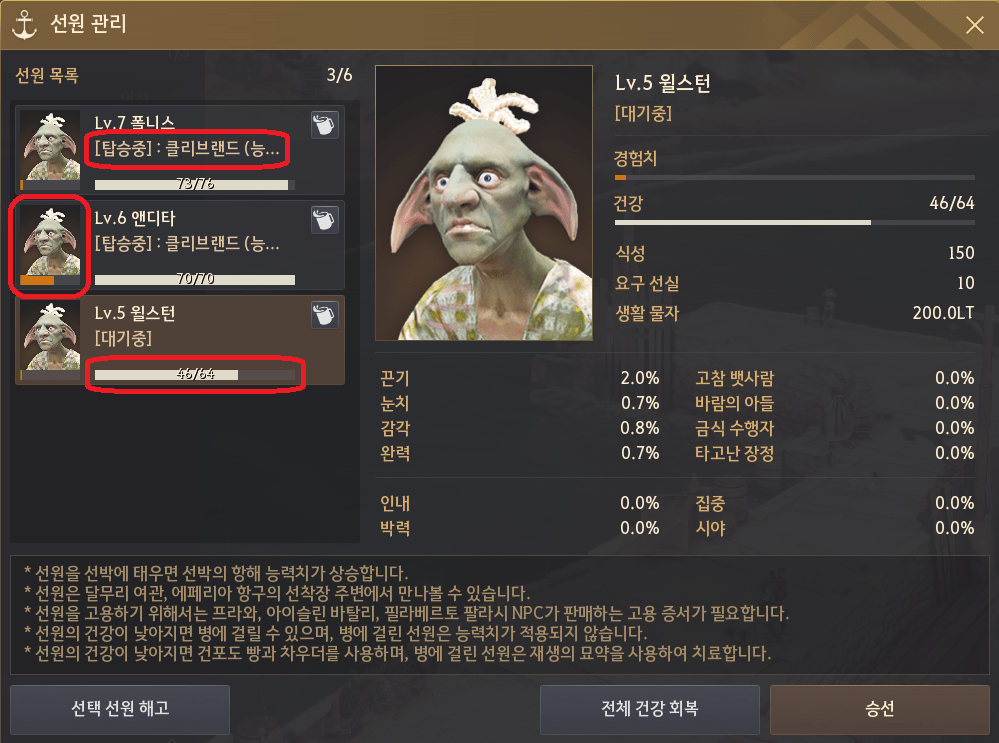999x743 pixels.
Task: Click the 선택 선원 해고 button
Action: point(120,709)
